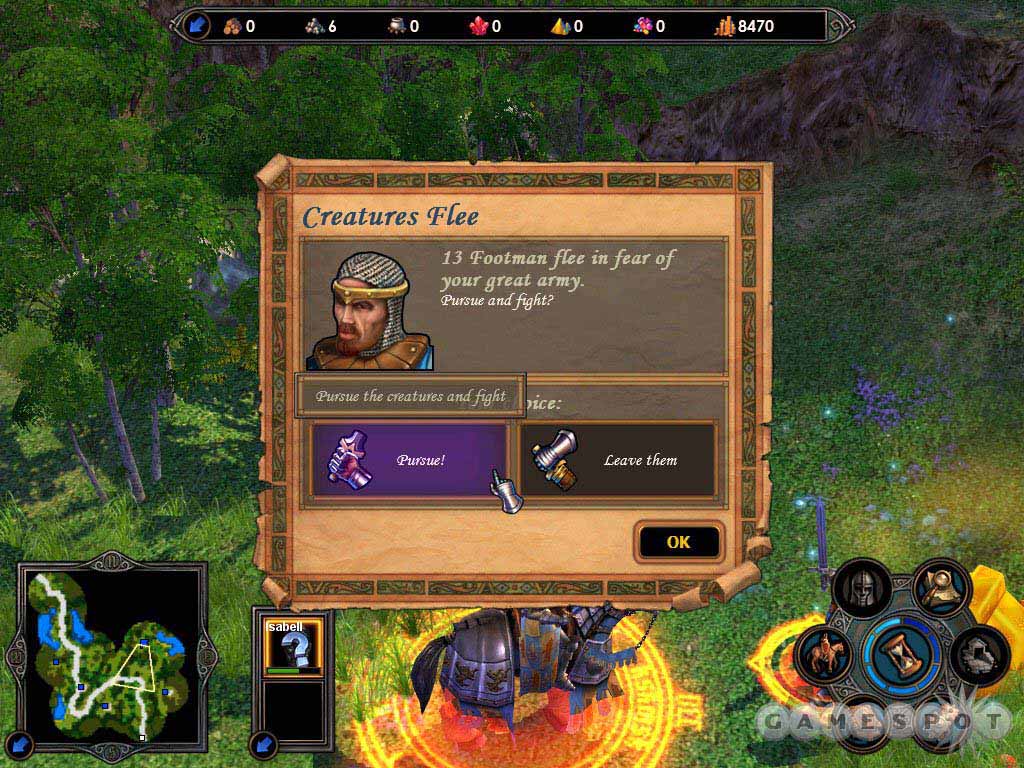End the turn with the hourglass button

point(902,651)
